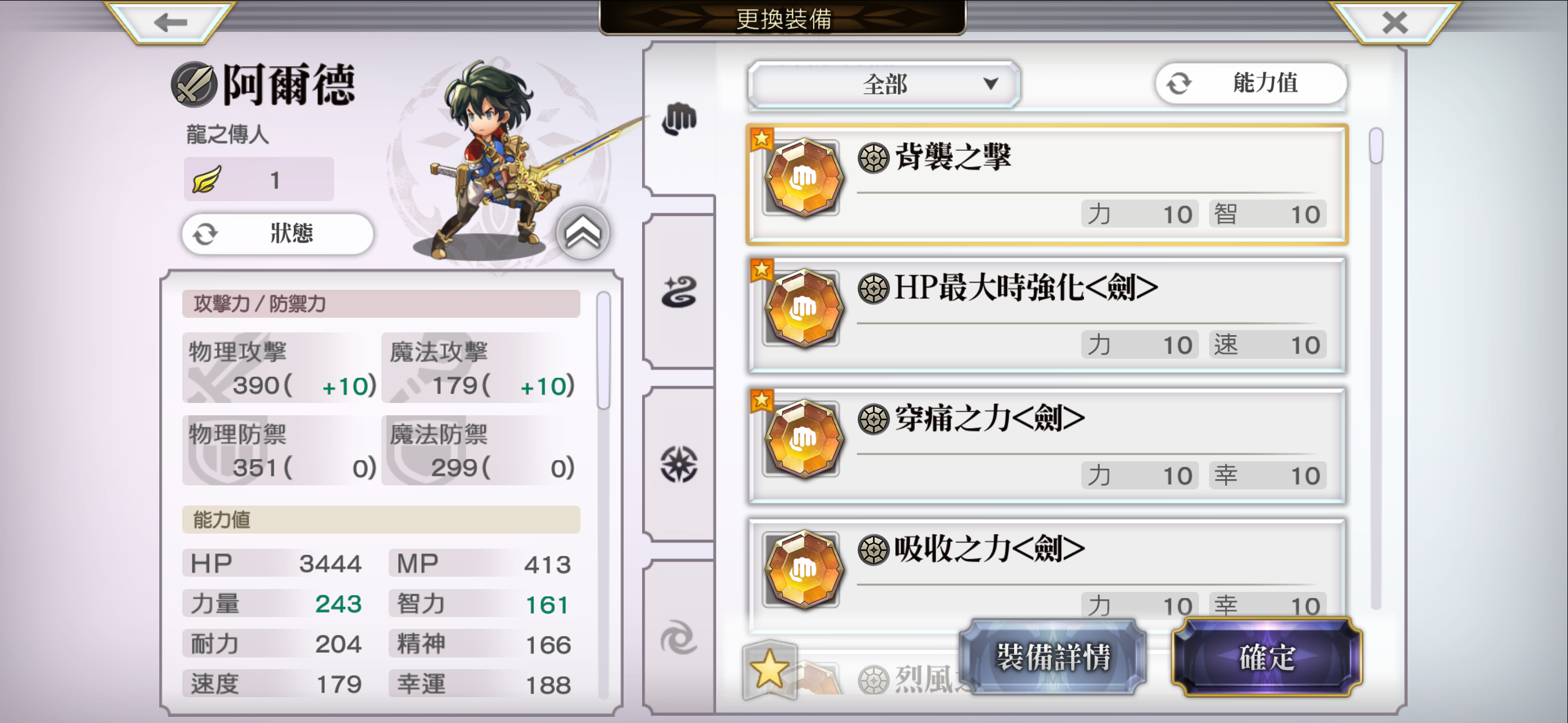Switch sorting via the 能力值 cycle button
The image size is (1568, 723).
[x=1249, y=85]
